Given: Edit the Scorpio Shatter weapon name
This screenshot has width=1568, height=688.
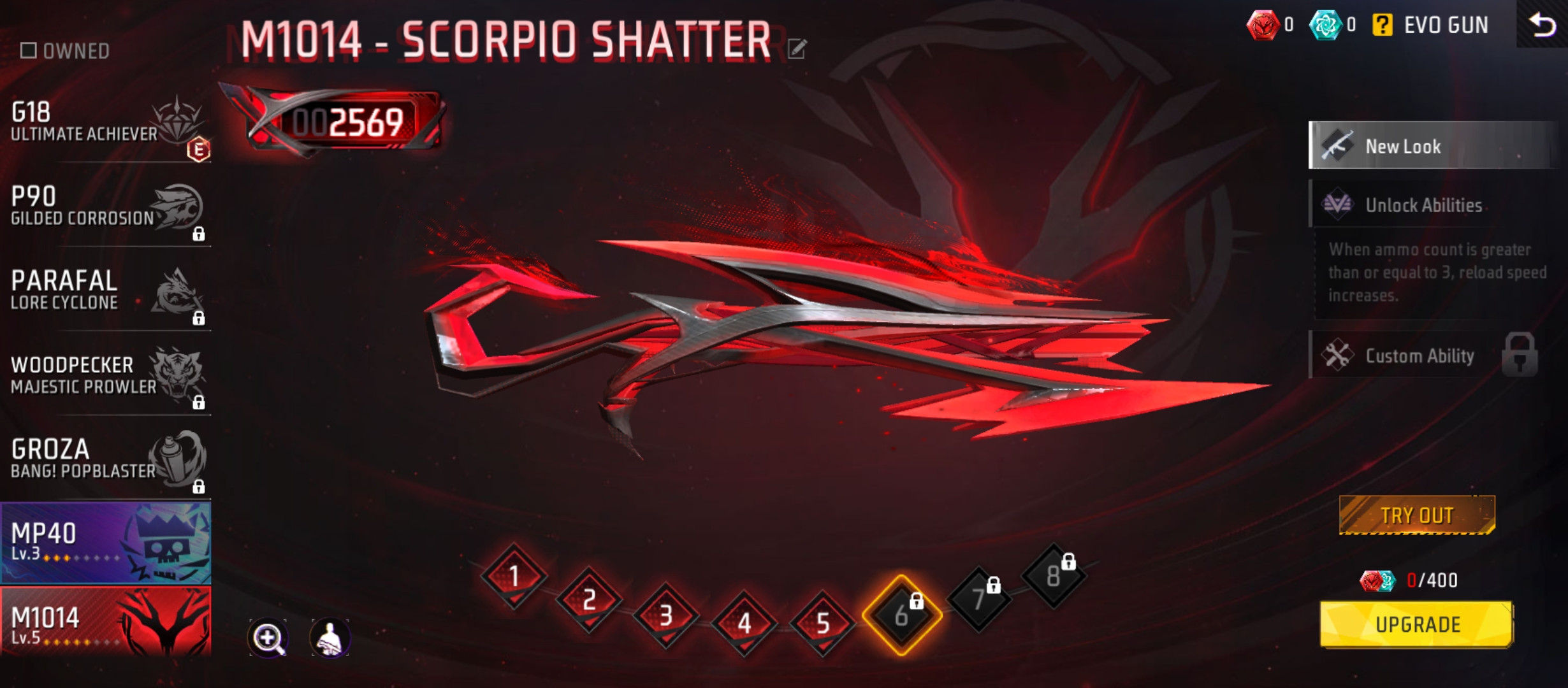Looking at the screenshot, I should [x=797, y=48].
